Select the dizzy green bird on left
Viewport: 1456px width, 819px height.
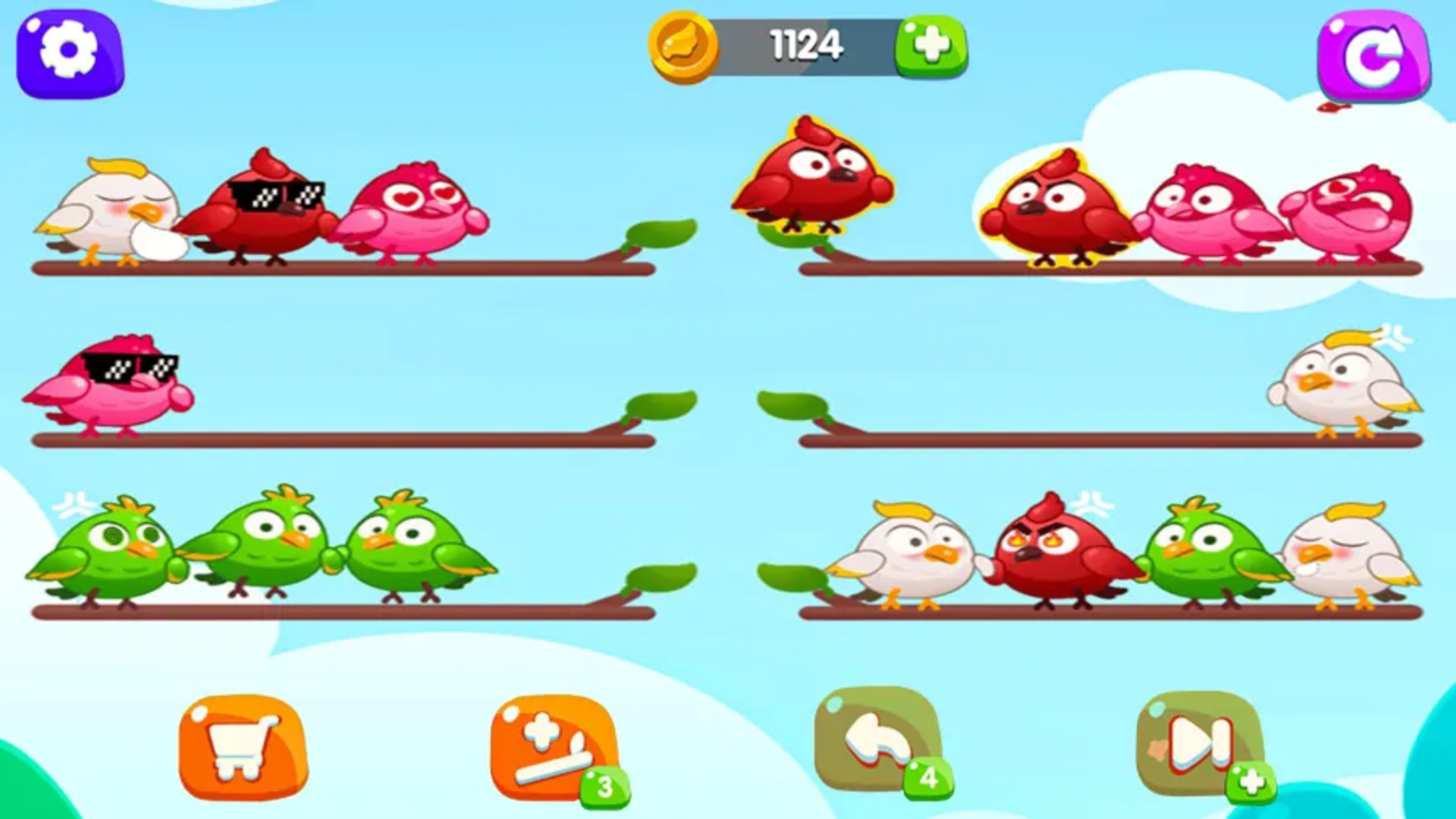[x=114, y=554]
